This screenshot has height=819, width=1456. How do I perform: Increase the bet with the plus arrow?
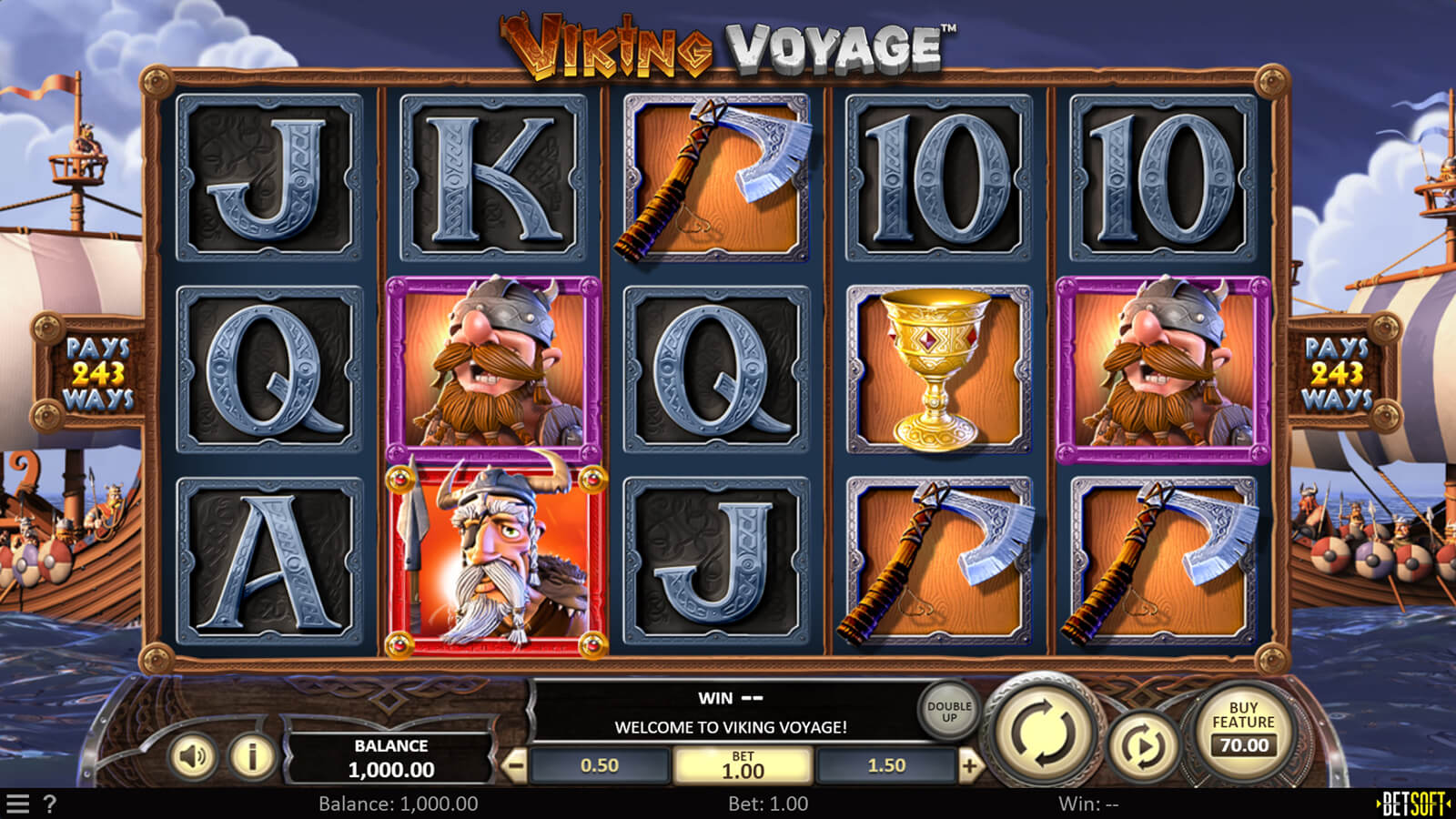pyautogui.click(x=970, y=766)
